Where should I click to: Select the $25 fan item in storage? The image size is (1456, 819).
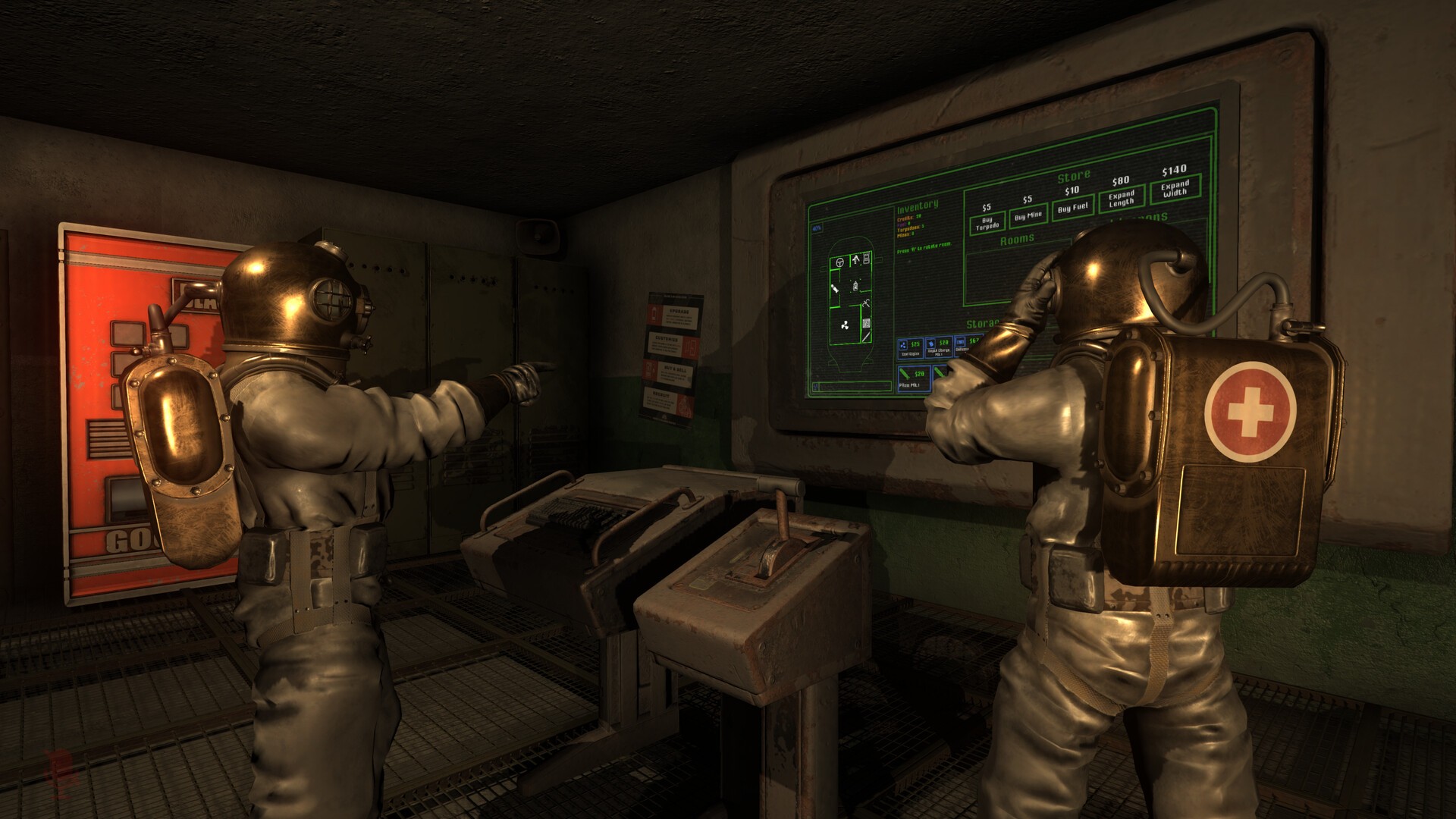pyautogui.click(x=909, y=347)
